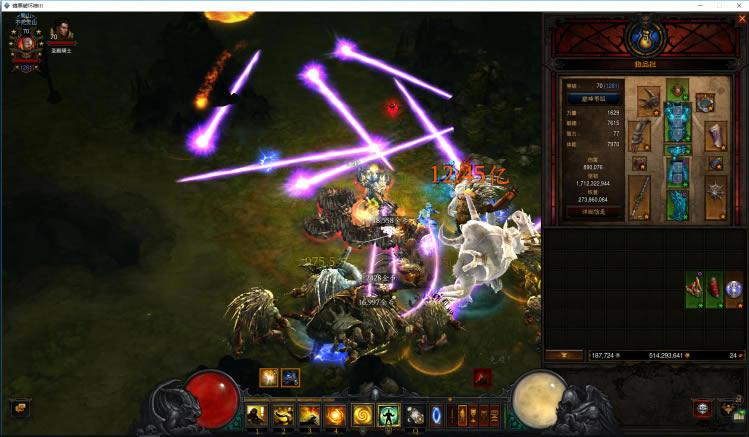Select the follower portrait
This screenshot has height=437, width=749.
64,35
